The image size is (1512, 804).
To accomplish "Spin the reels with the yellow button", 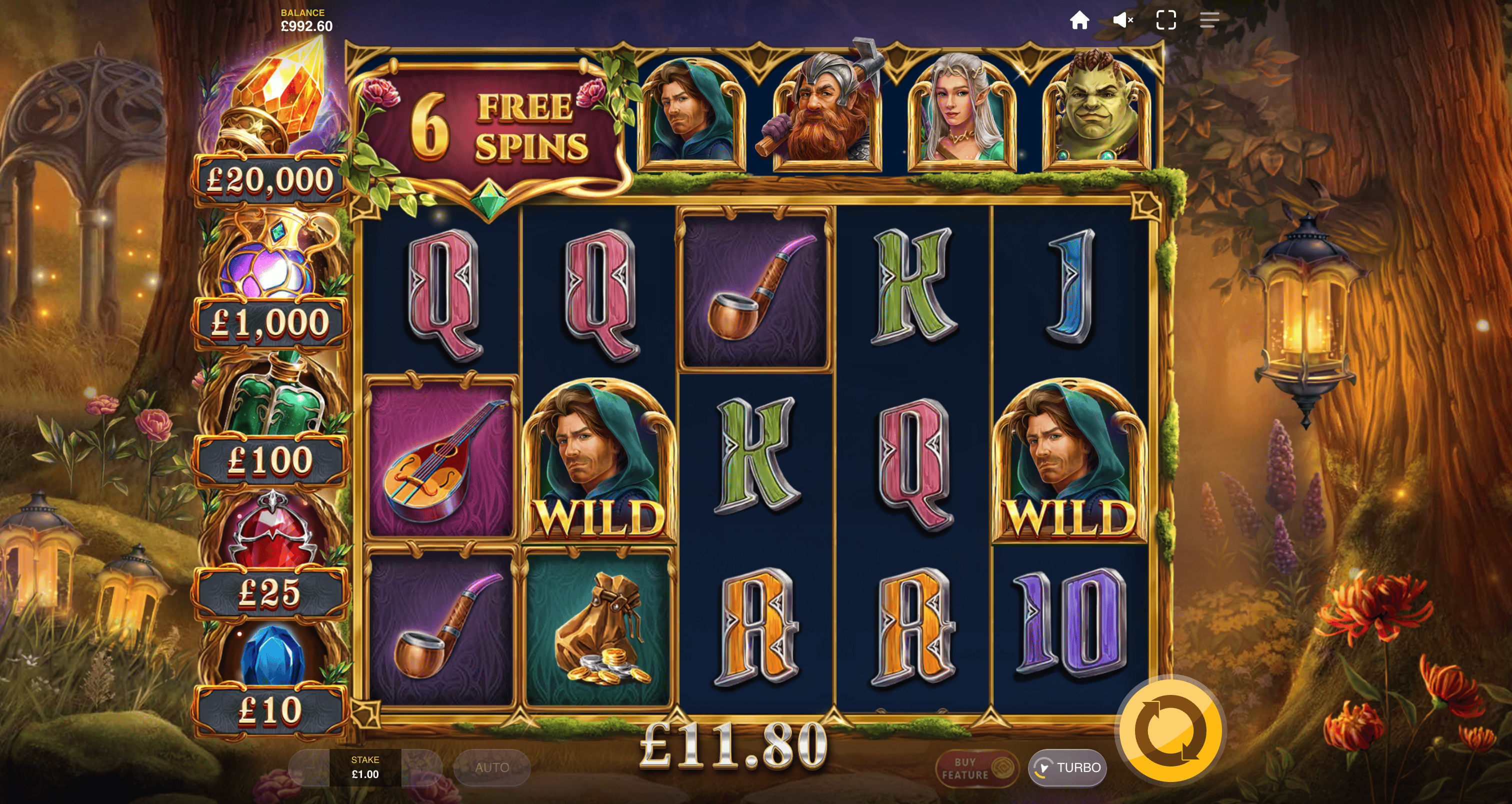I will (1170, 731).
